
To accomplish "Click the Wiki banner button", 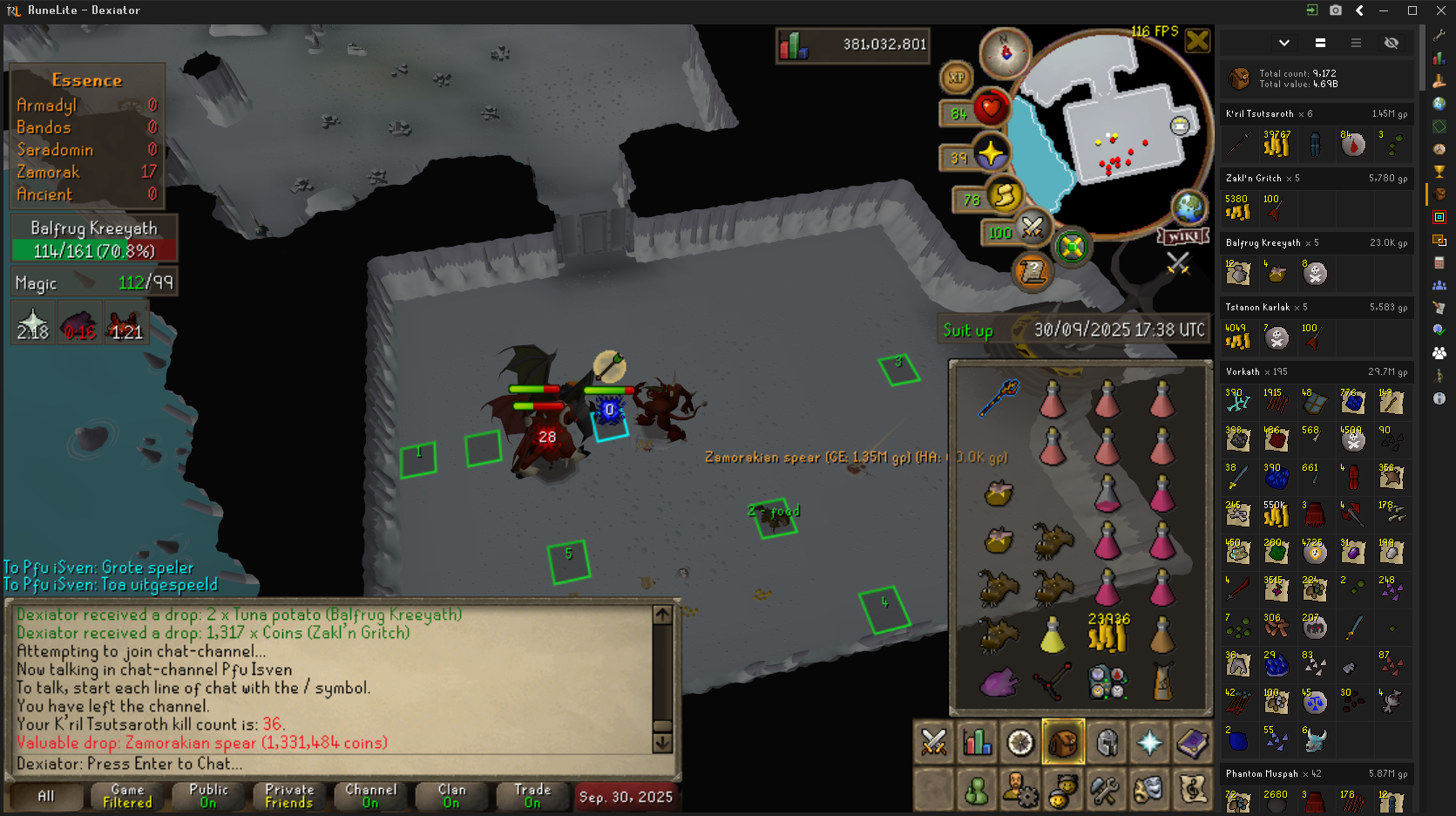I will (1182, 236).
